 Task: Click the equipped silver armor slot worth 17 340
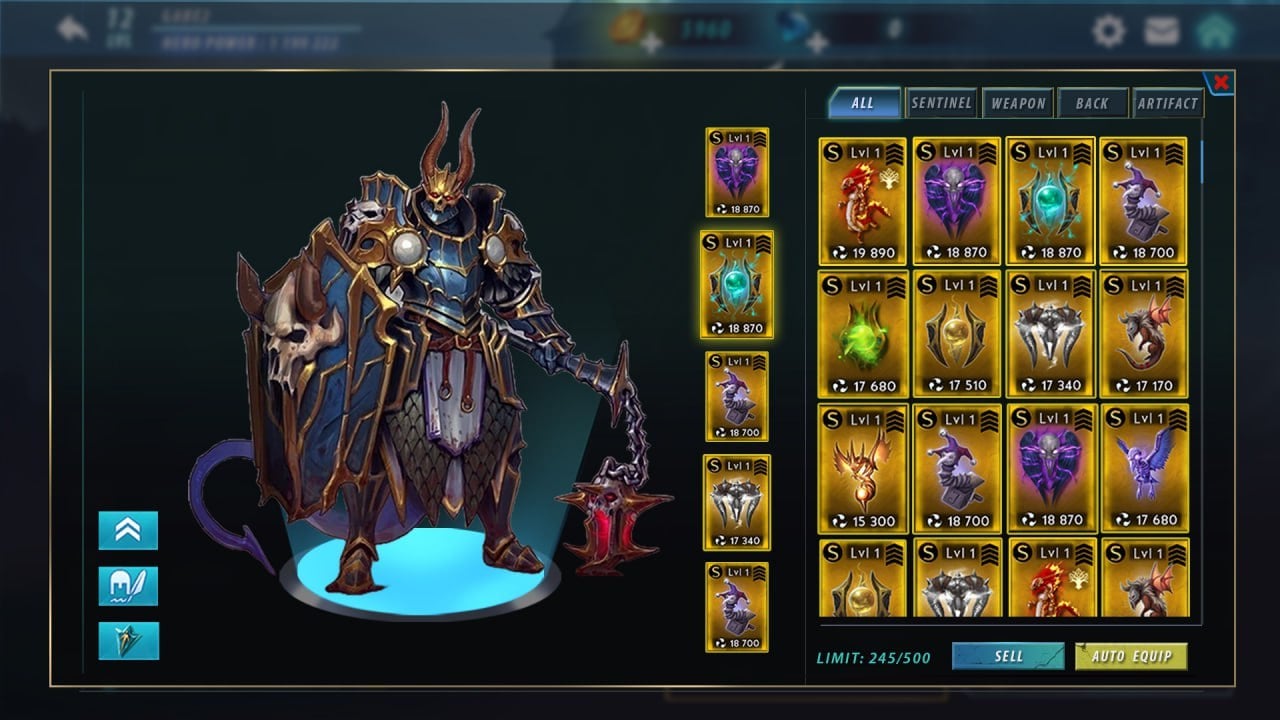click(x=737, y=502)
